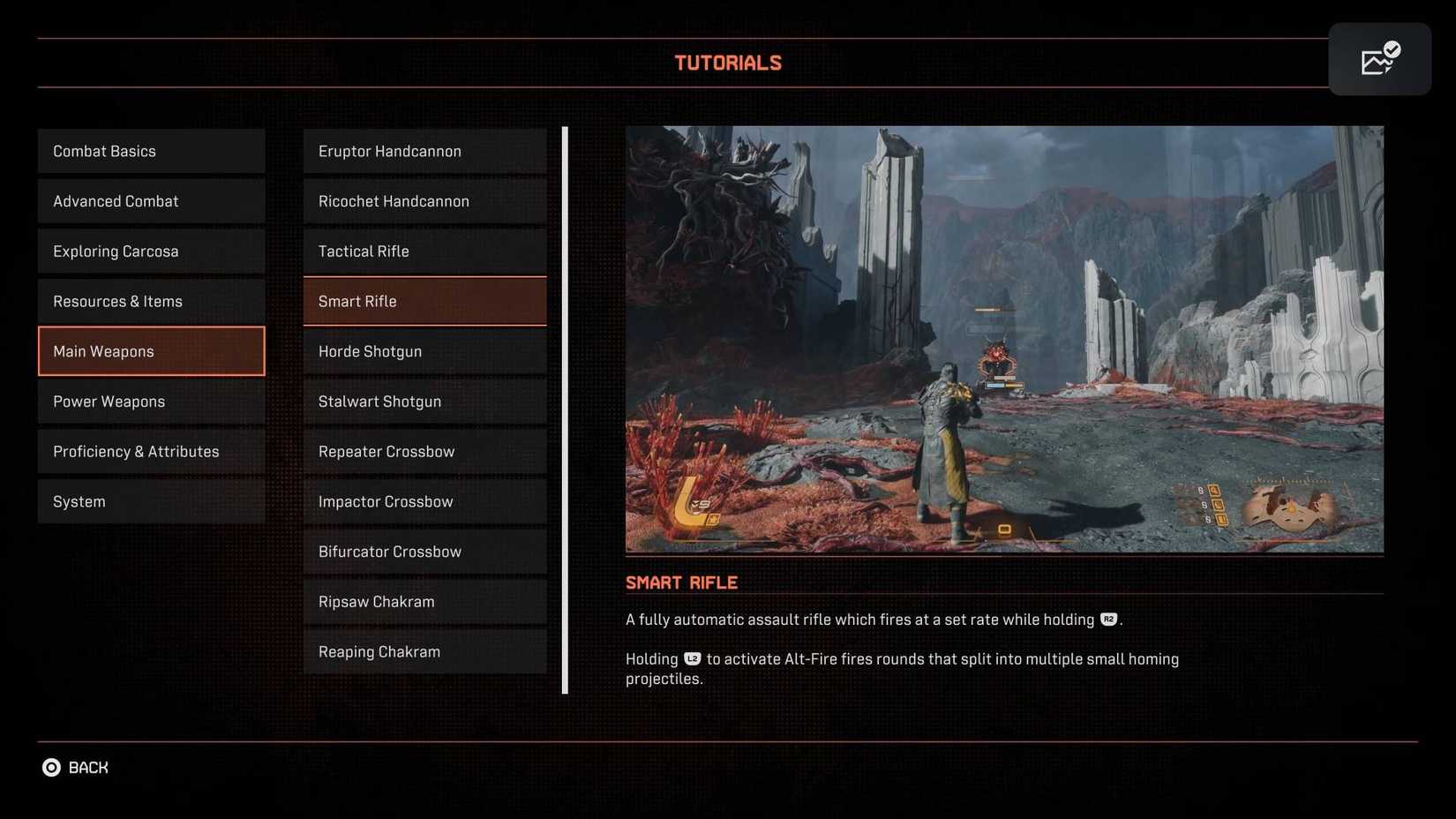Select the Eruptor Handcannon entry
Image resolution: width=1456 pixels, height=819 pixels.
click(x=424, y=150)
